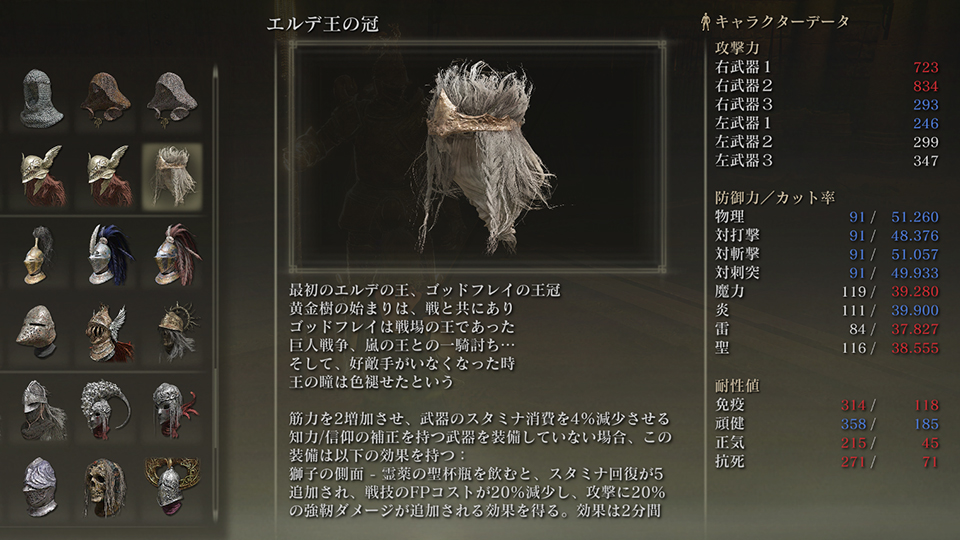Pick the helm with golden antler ring
The width and height of the screenshot is (960, 540).
click(171, 487)
